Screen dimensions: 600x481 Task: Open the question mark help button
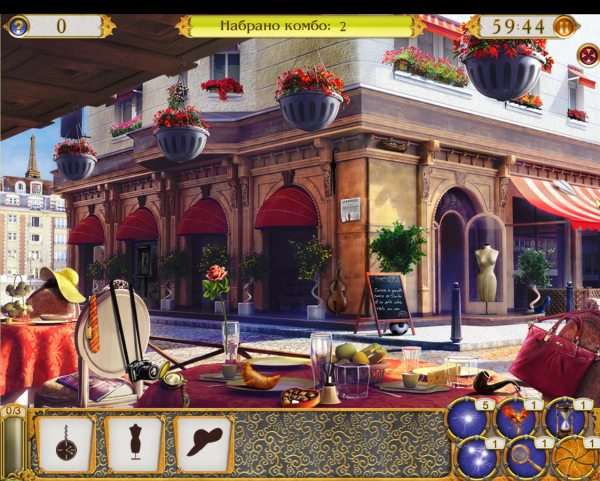click(x=17, y=25)
